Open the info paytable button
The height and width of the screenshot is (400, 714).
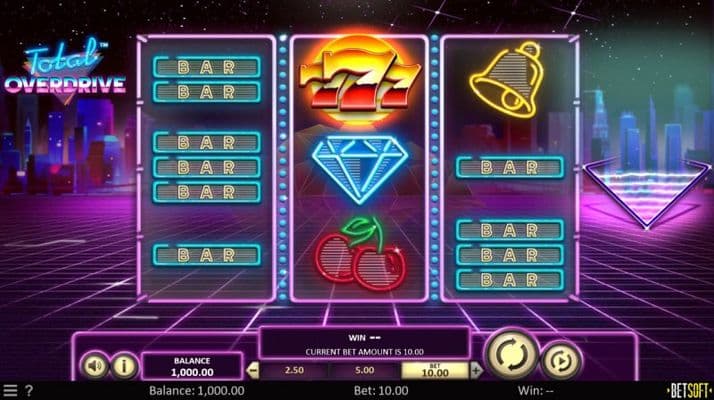123,366
